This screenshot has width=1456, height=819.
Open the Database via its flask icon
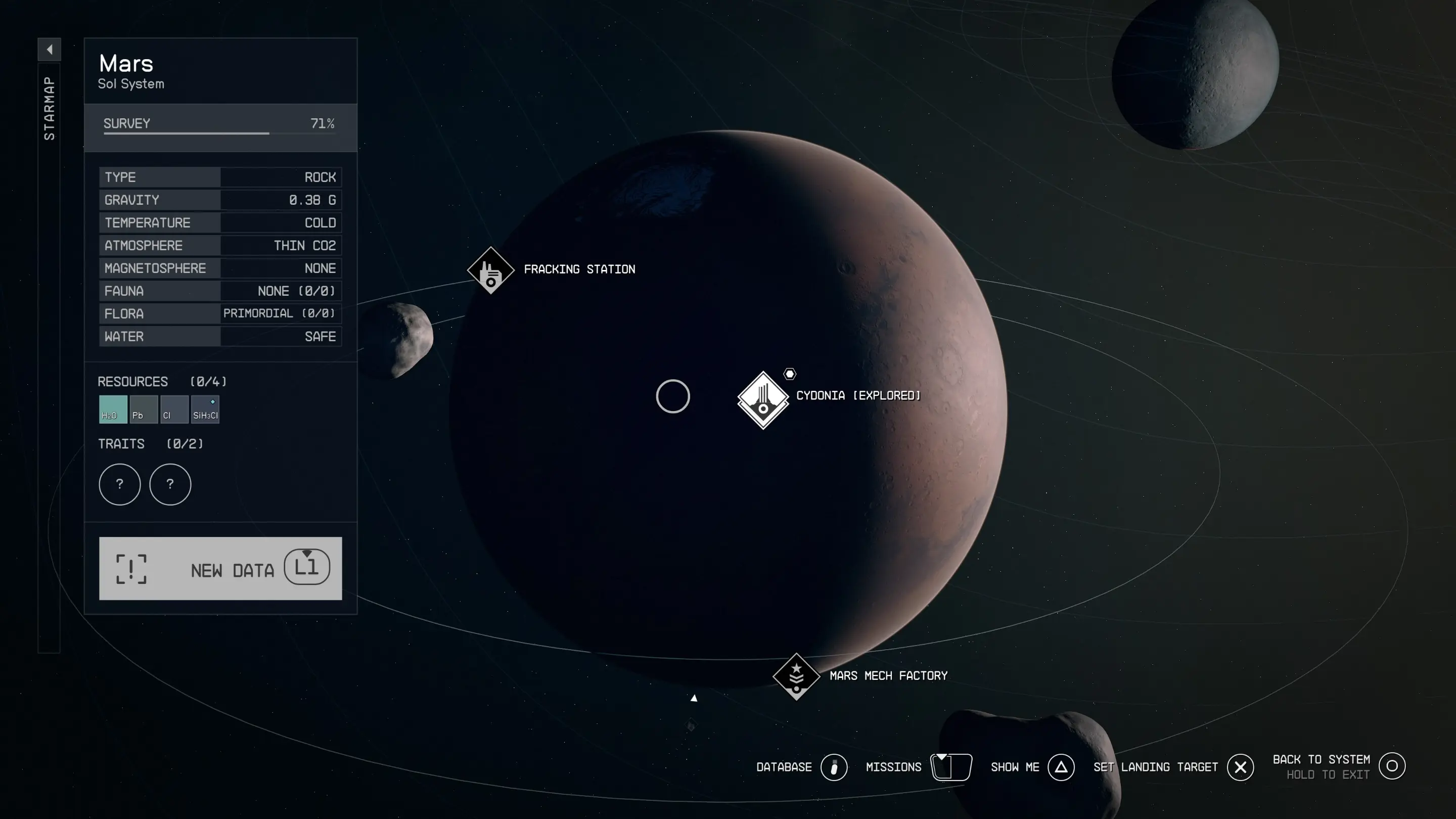834,767
